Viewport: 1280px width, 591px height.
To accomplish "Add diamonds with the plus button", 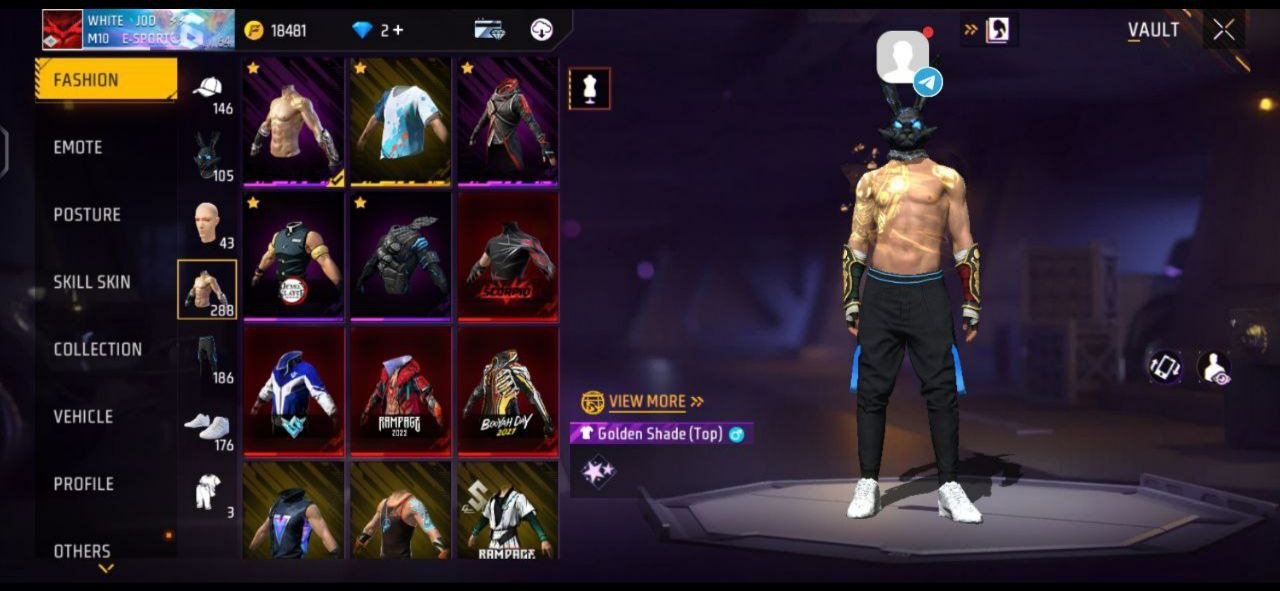I will pyautogui.click(x=398, y=30).
